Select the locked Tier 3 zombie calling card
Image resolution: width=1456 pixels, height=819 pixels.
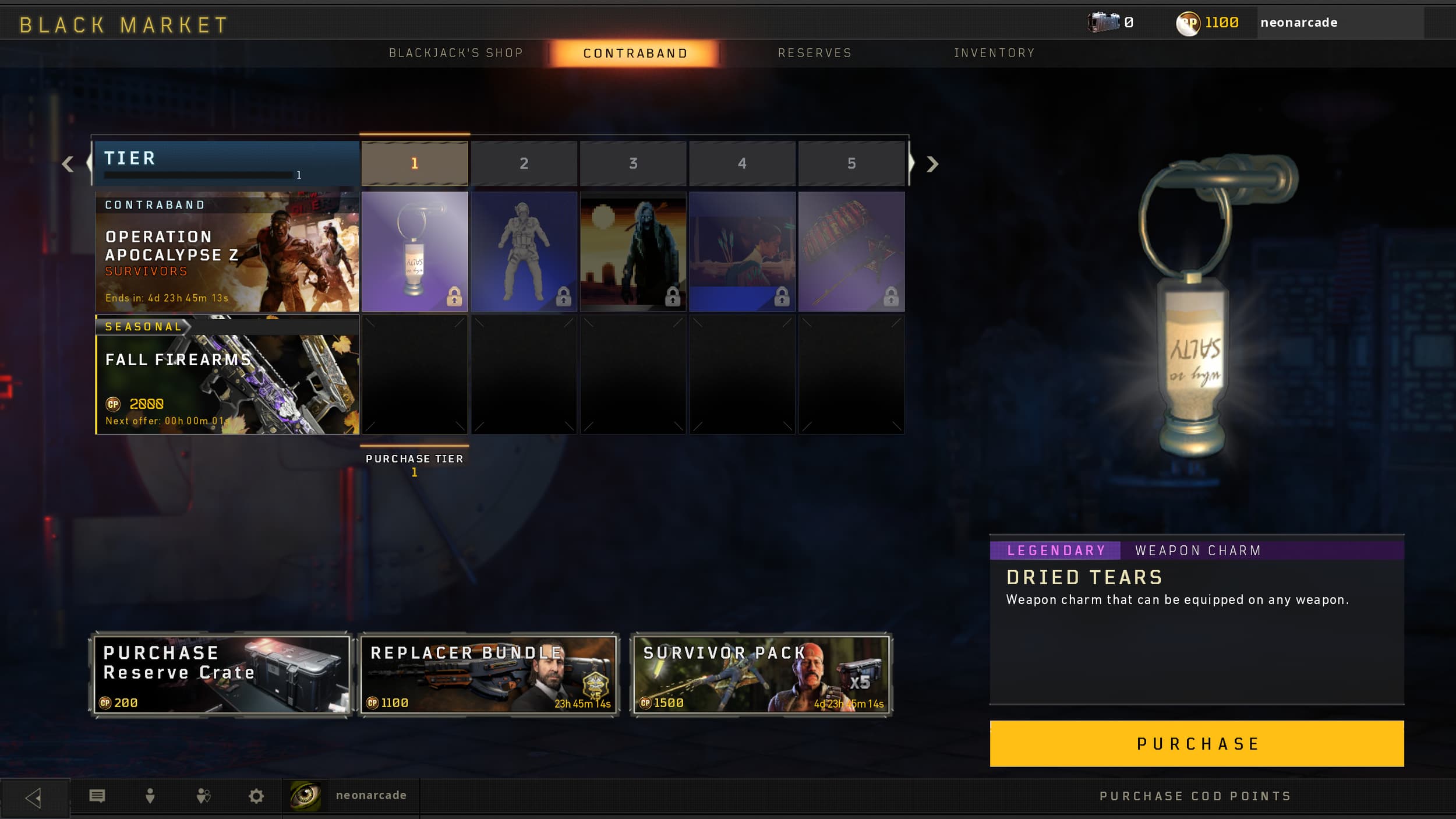point(634,252)
